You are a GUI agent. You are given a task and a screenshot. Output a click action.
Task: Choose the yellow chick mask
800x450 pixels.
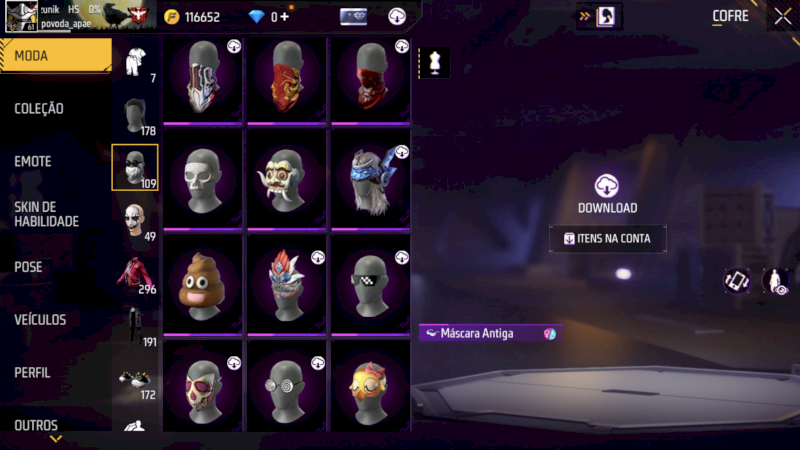(x=371, y=386)
